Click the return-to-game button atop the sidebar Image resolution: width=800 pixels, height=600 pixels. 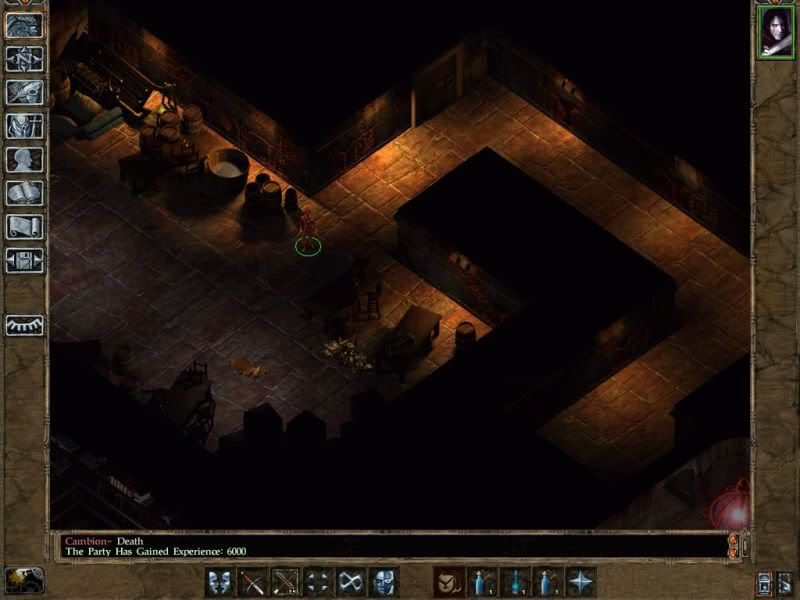click(x=24, y=25)
